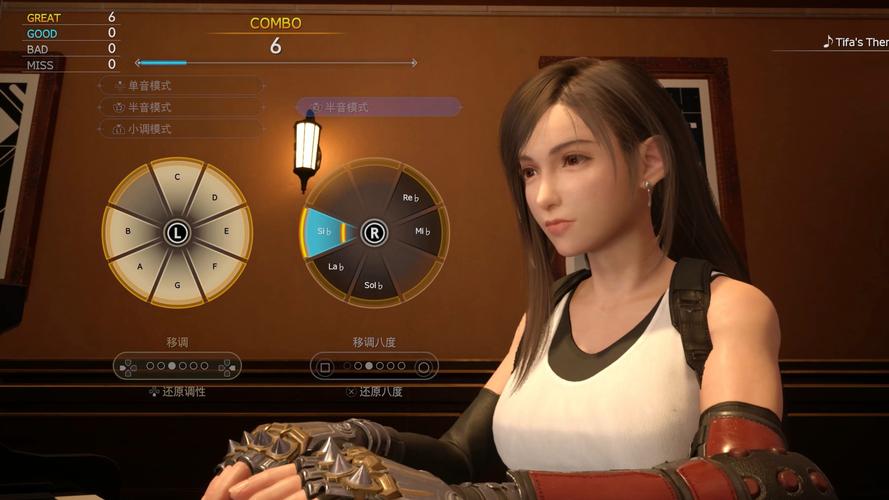889x500 pixels.
Task: Choose the A note segment
Action: coord(140,266)
